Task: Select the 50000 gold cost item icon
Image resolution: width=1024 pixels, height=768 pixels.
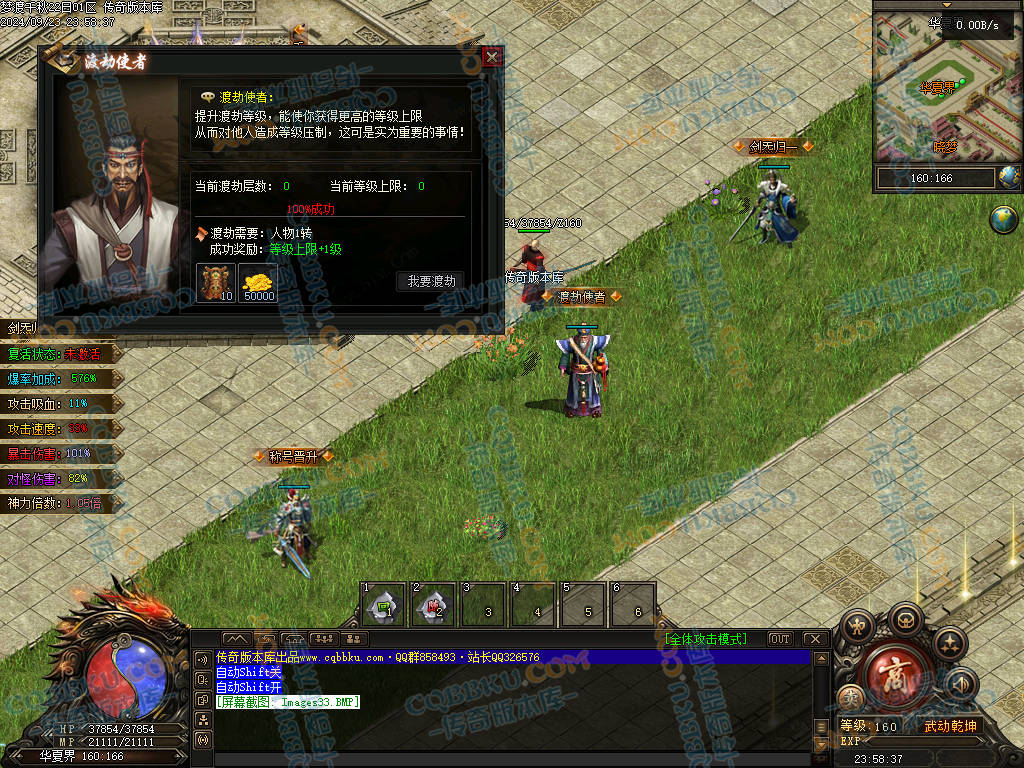Action: tap(259, 283)
